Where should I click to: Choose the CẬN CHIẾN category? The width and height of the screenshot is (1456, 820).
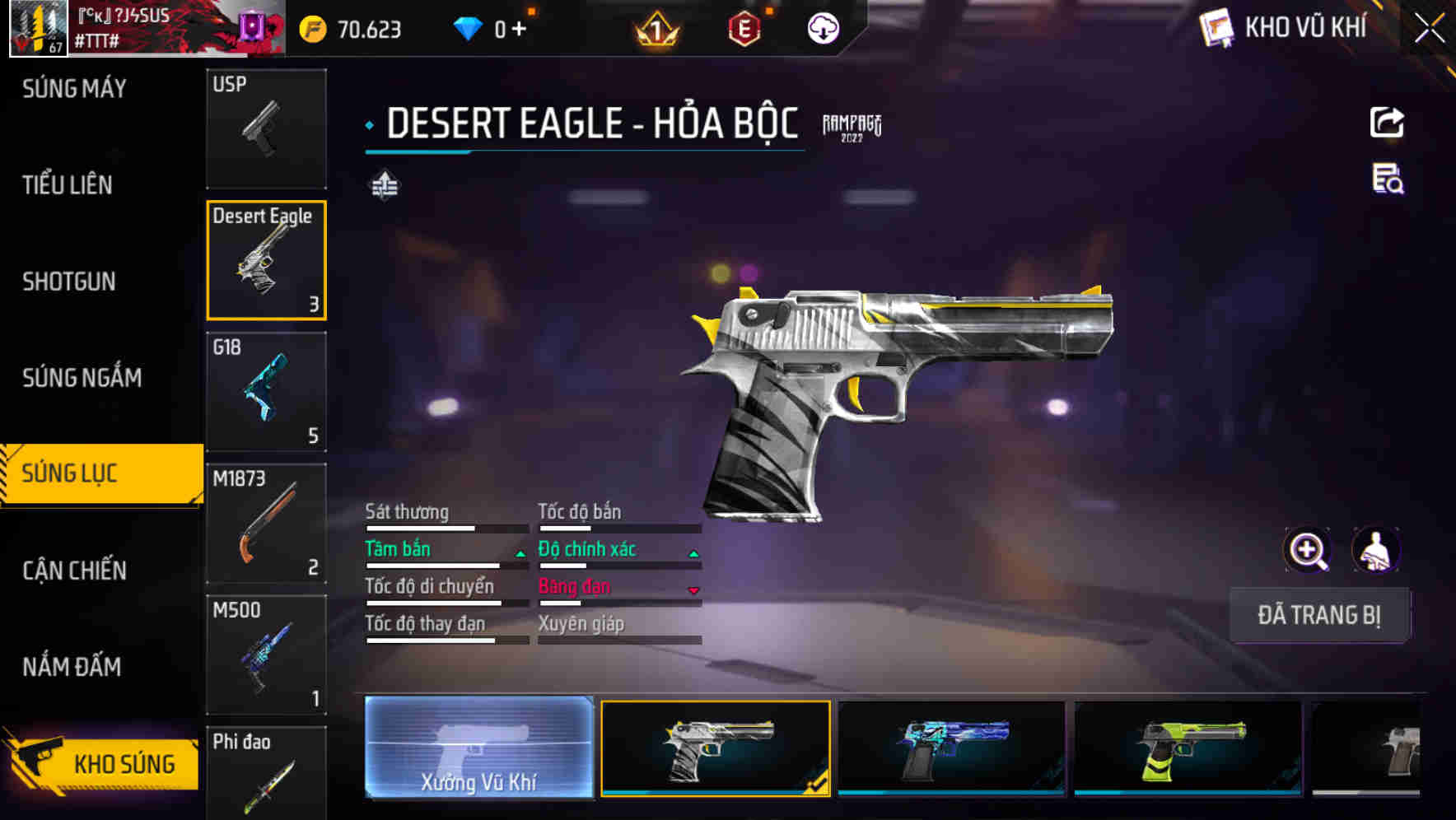74,571
